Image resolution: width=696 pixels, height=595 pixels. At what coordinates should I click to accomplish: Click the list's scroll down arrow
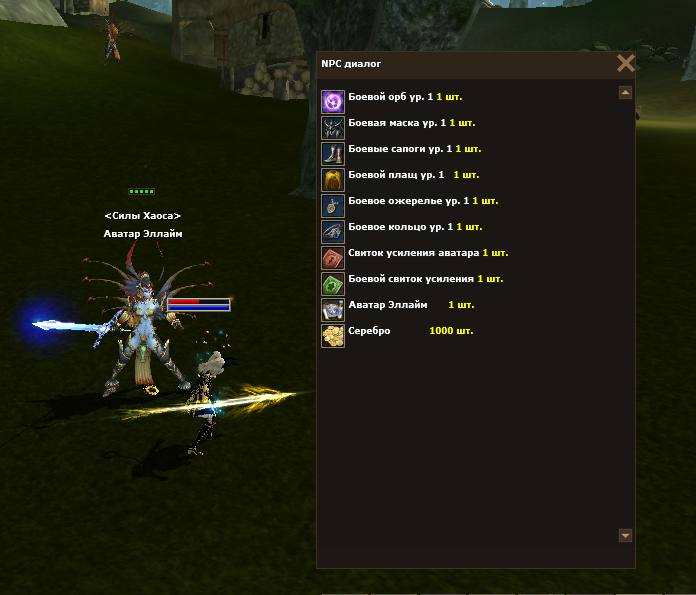pos(625,536)
